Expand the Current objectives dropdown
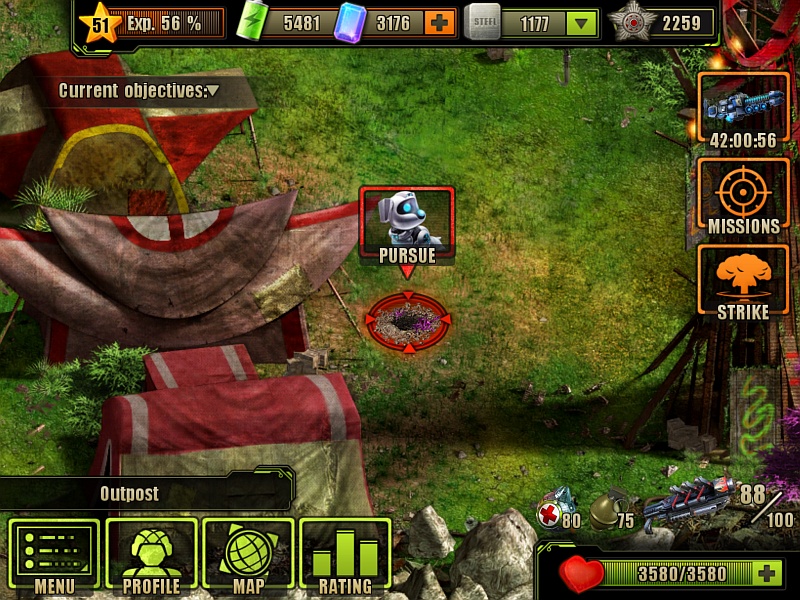The height and width of the screenshot is (600, 800). (213, 91)
